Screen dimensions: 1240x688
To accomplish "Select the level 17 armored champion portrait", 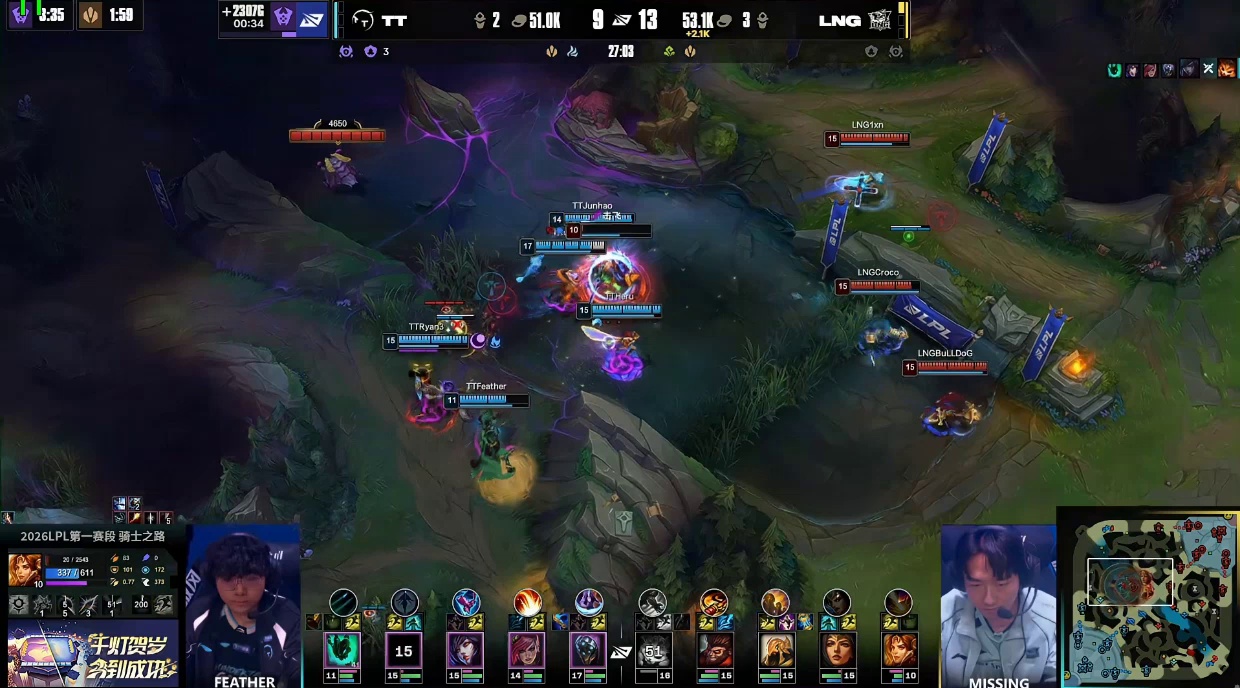I will coord(589,651).
